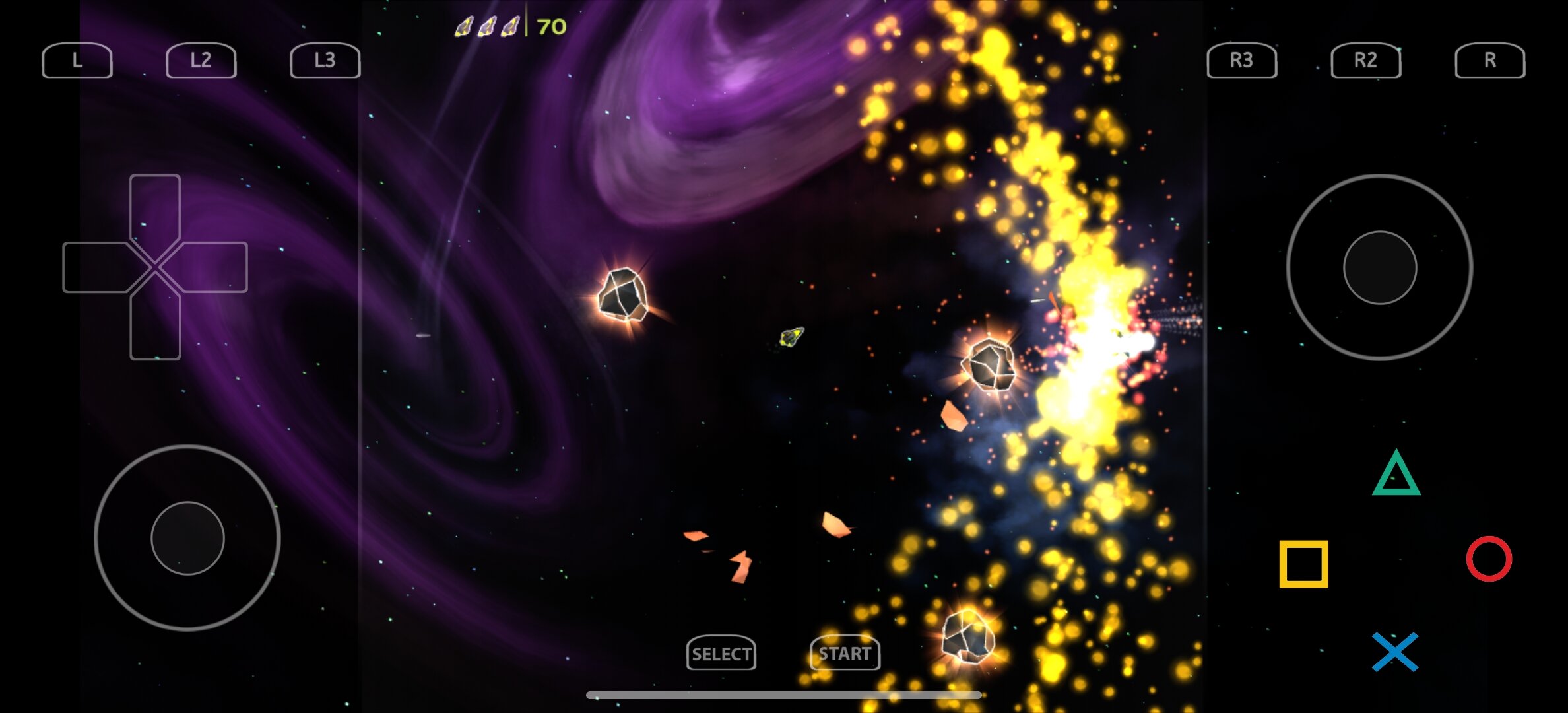Tap the blue cross button
This screenshot has width=1568, height=713.
tap(1395, 652)
